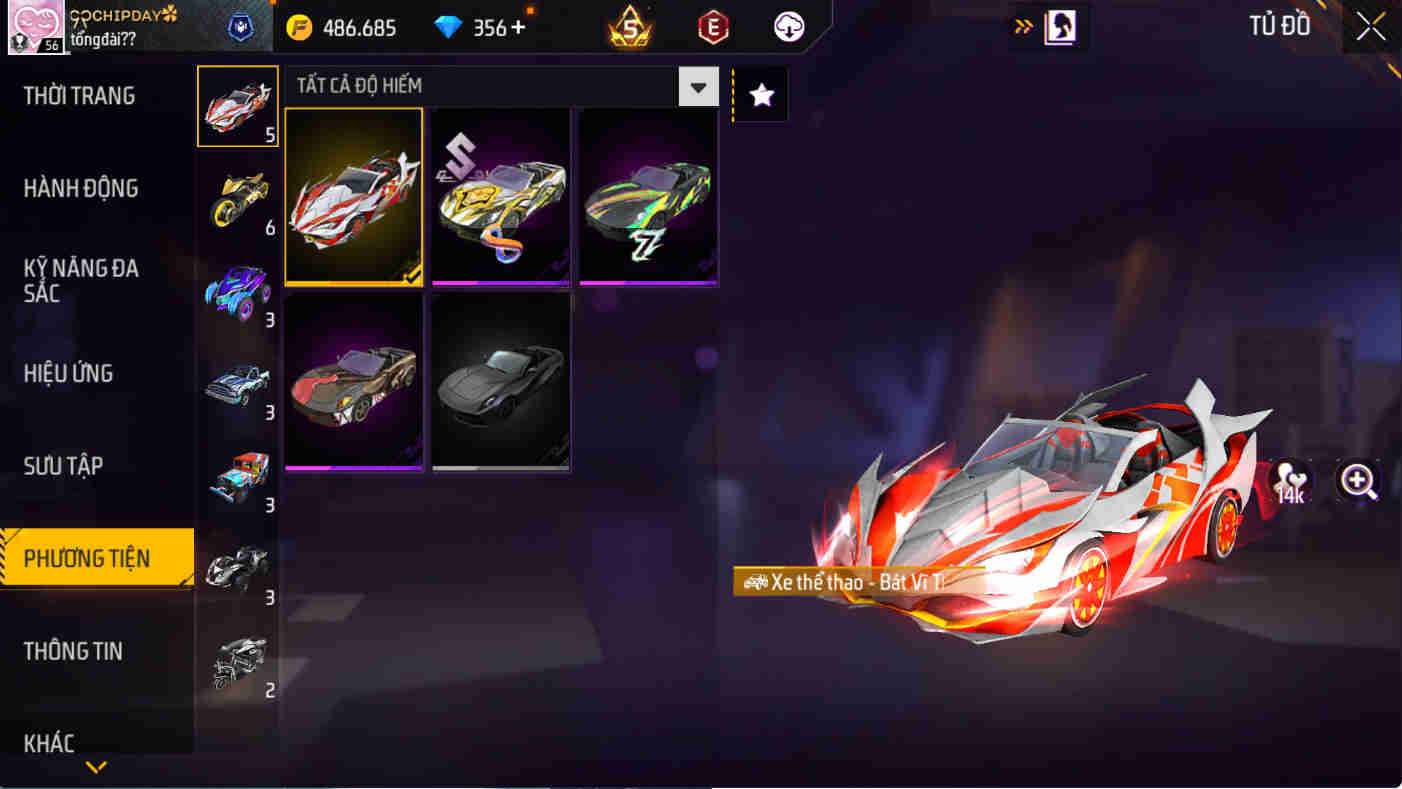Toggle the favorites star filter
This screenshot has width=1402, height=789.
tap(760, 94)
